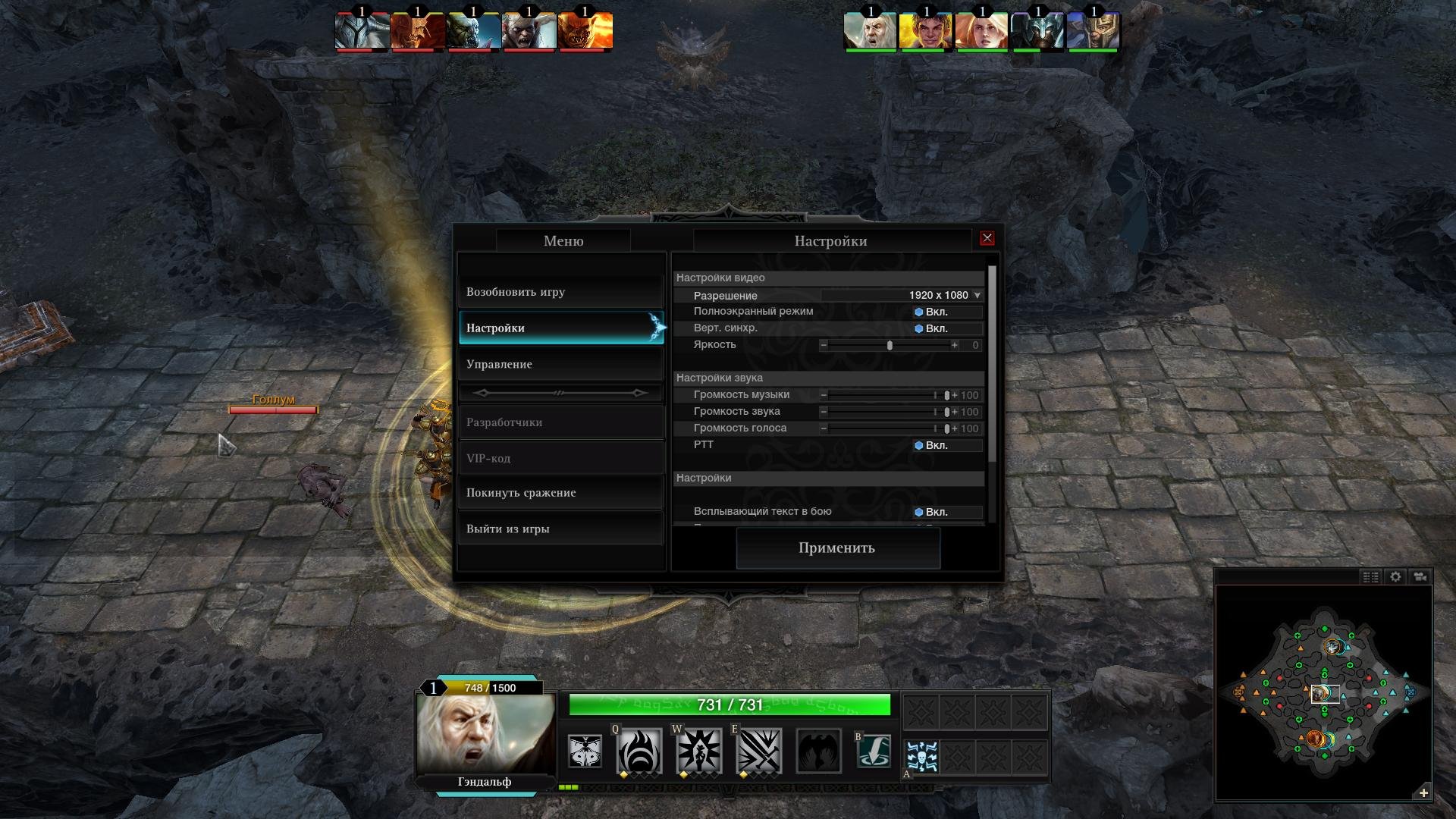Screen dimensions: 1456x819
Task: Choose Покинуть сражение to leave battle
Action: point(561,493)
